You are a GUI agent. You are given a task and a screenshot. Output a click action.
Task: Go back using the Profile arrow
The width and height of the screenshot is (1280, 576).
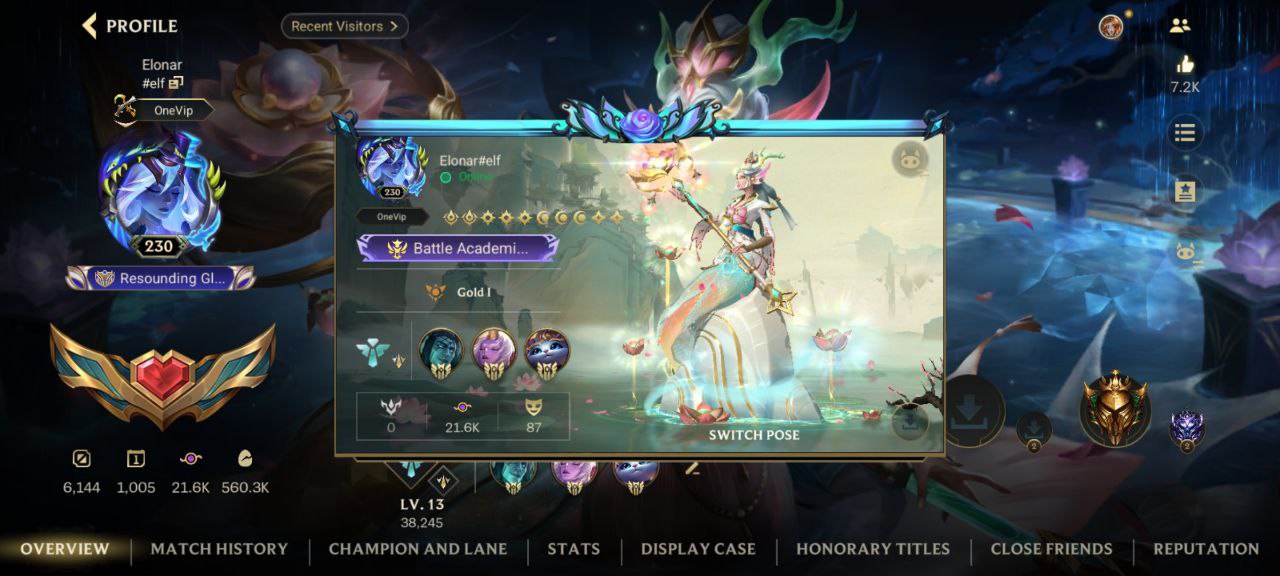pos(90,26)
